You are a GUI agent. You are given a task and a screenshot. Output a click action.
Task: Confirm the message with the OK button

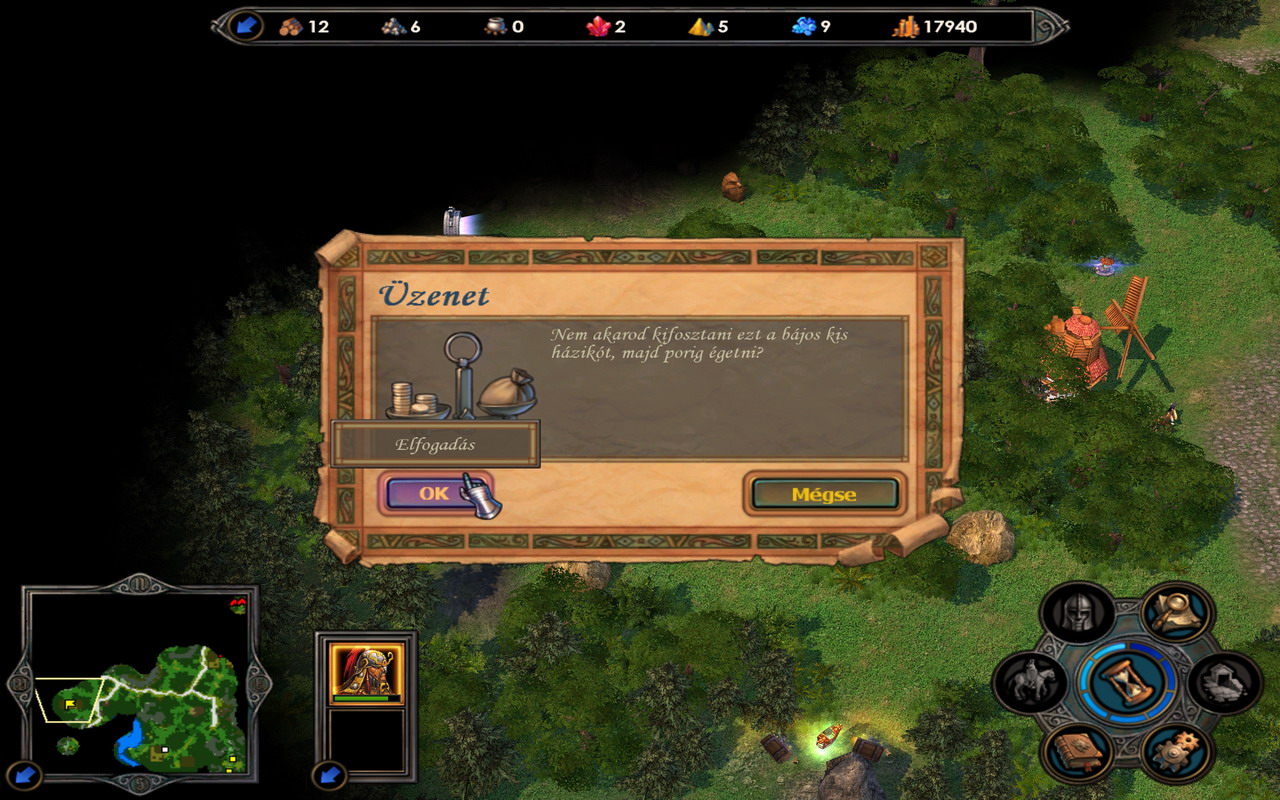tap(434, 493)
